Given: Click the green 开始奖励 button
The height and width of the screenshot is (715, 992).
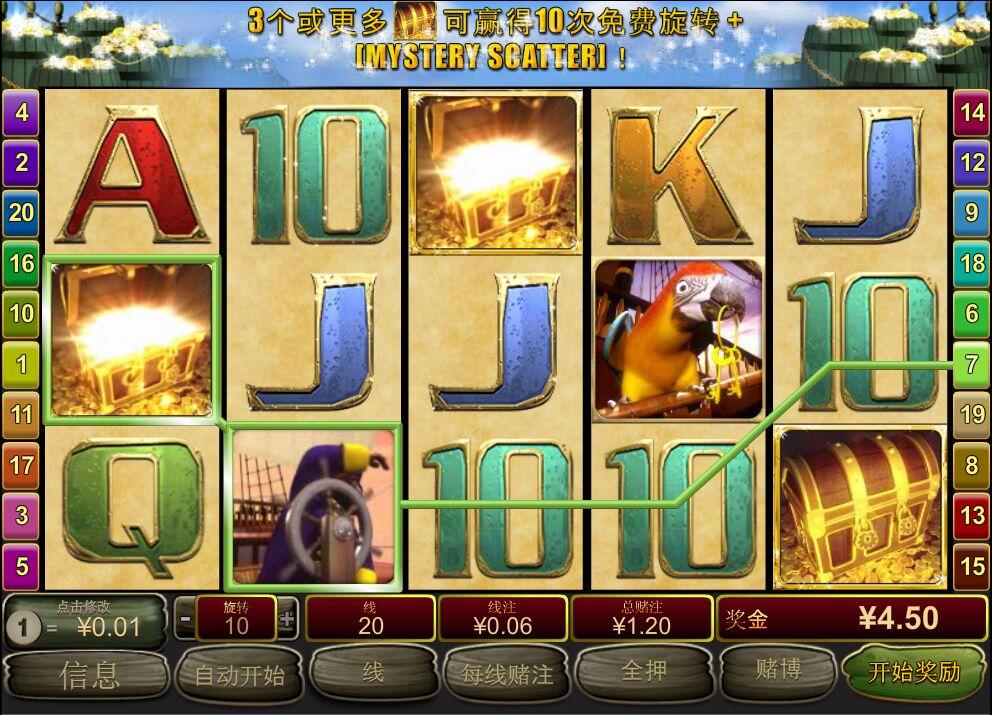Looking at the screenshot, I should (x=914, y=672).
